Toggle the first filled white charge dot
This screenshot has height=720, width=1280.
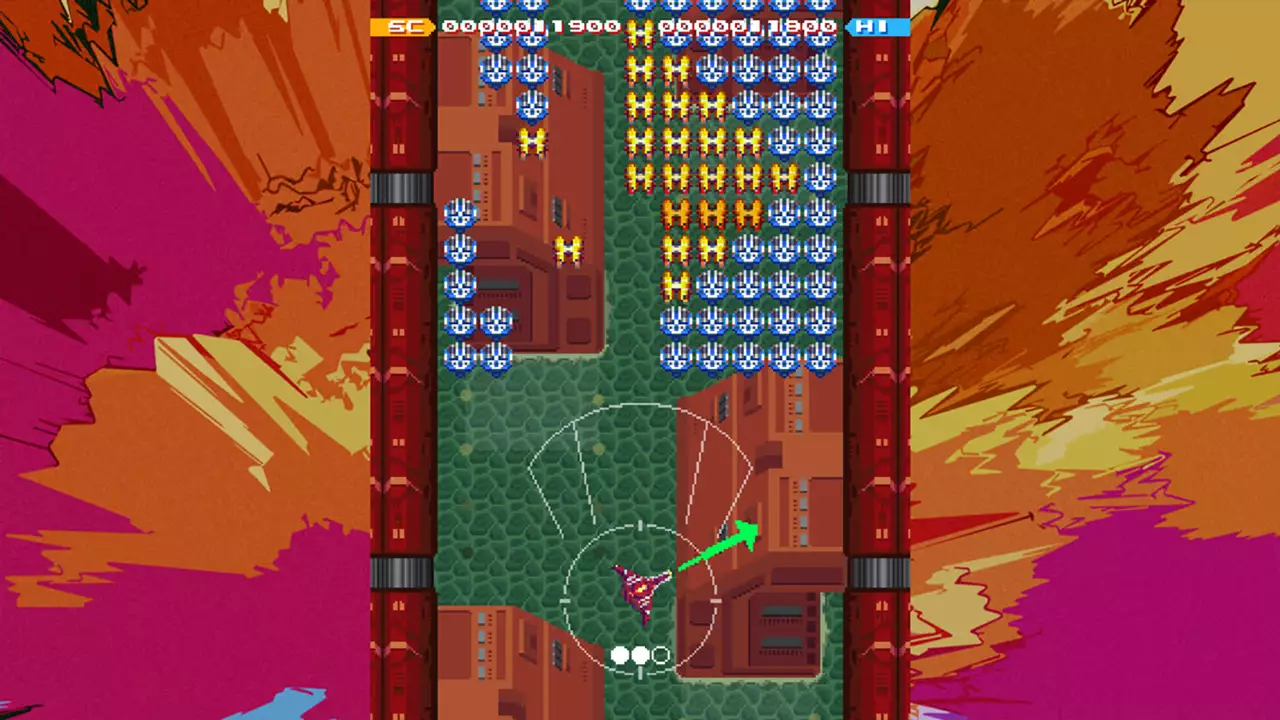point(618,655)
